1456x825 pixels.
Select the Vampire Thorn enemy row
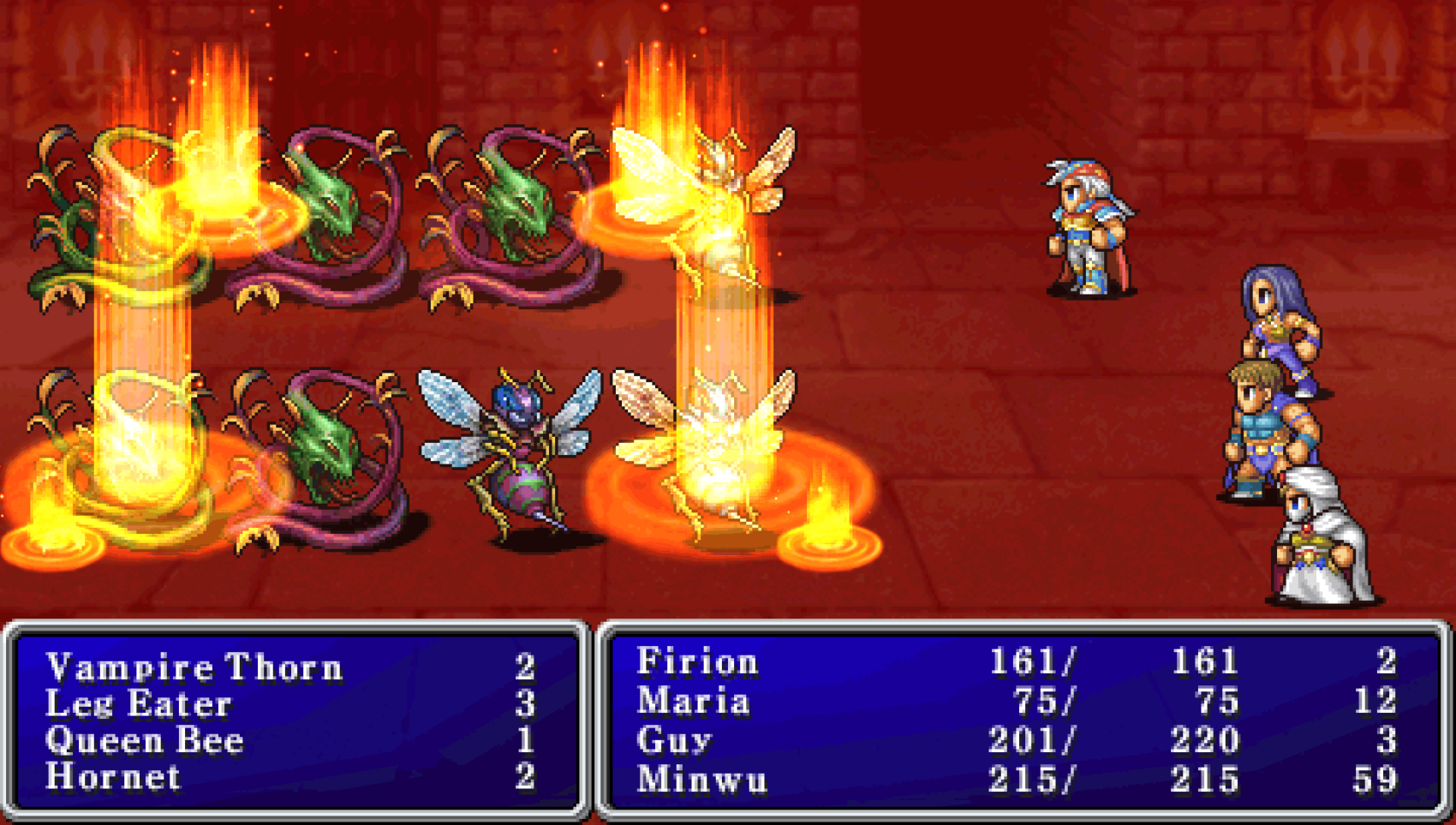[x=194, y=667]
